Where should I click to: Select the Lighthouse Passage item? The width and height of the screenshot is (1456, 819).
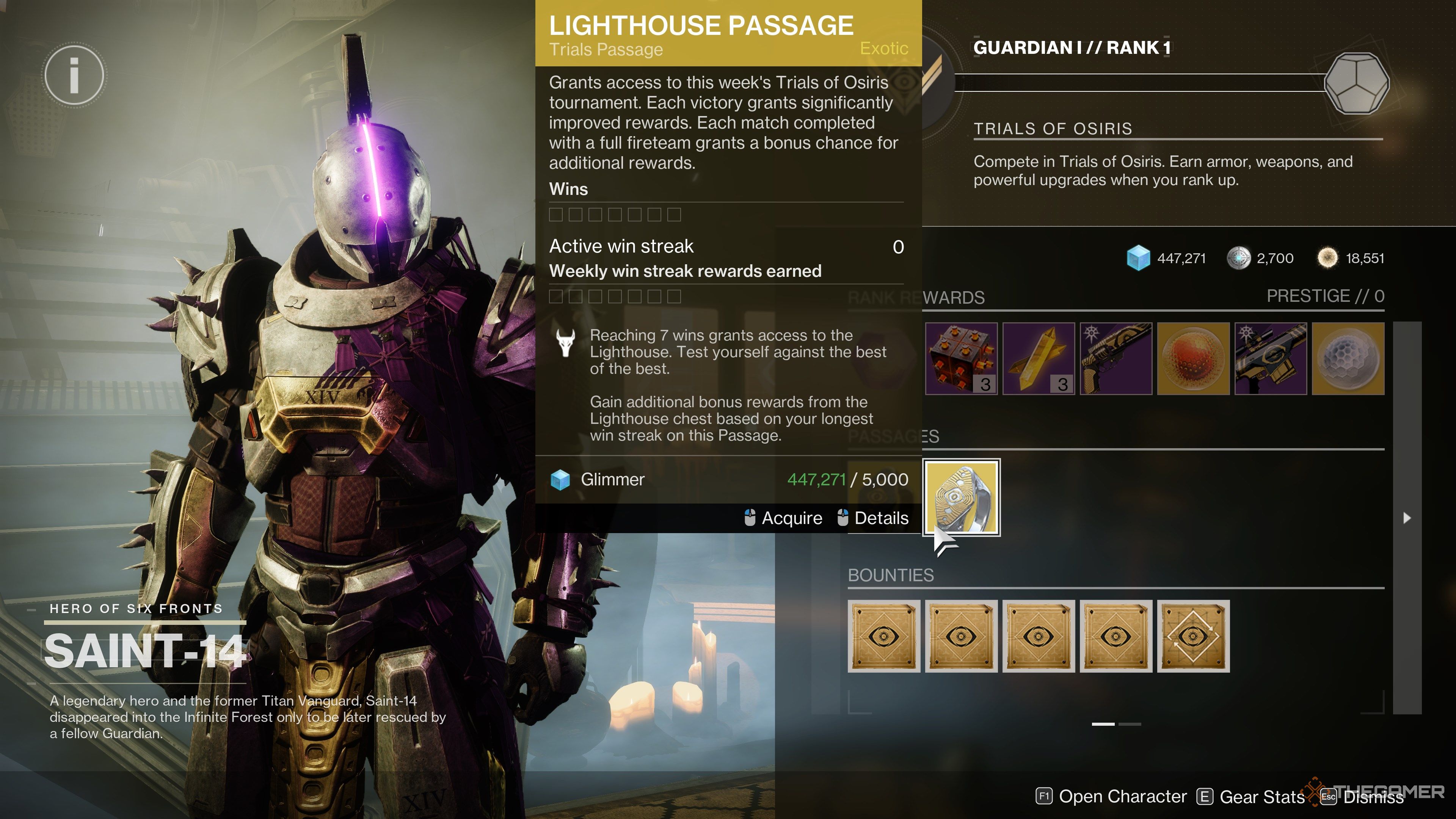tap(962, 497)
